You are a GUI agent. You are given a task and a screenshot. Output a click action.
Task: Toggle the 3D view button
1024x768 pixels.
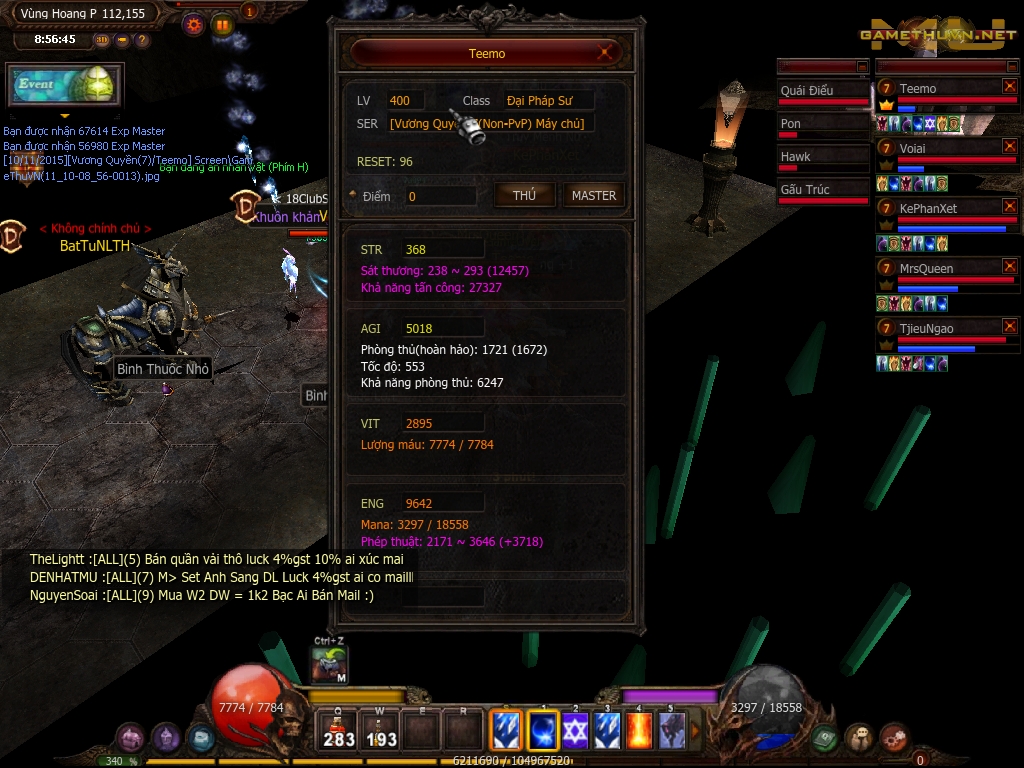pyautogui.click(x=102, y=40)
